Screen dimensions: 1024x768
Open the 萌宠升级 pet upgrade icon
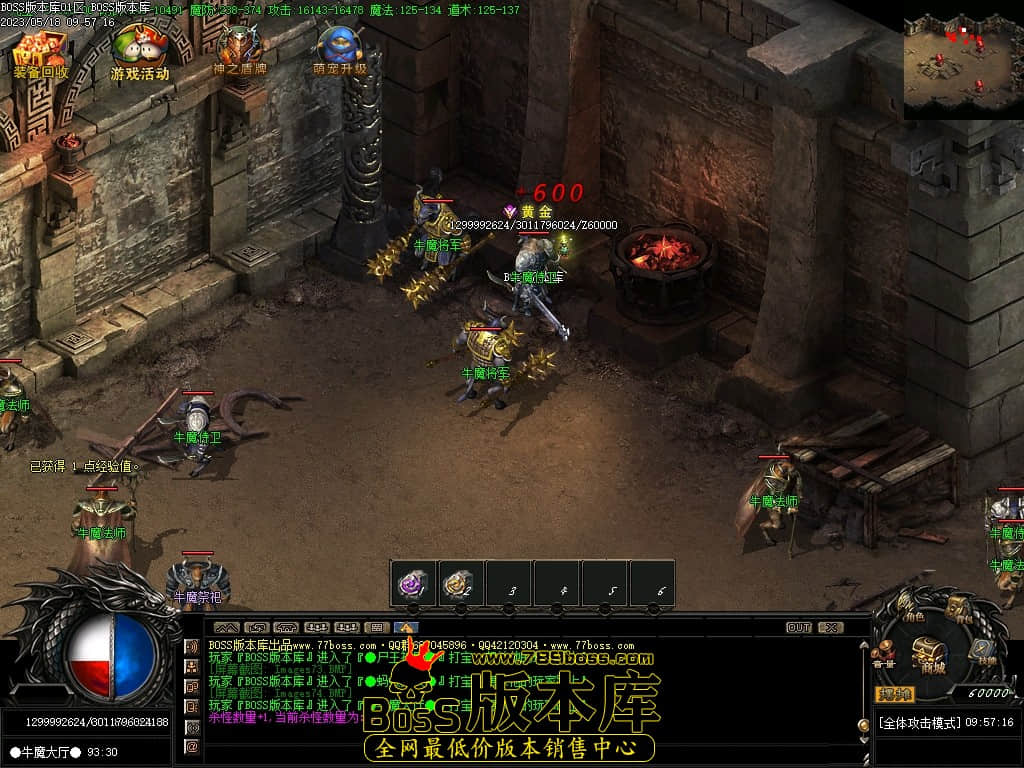click(x=340, y=50)
